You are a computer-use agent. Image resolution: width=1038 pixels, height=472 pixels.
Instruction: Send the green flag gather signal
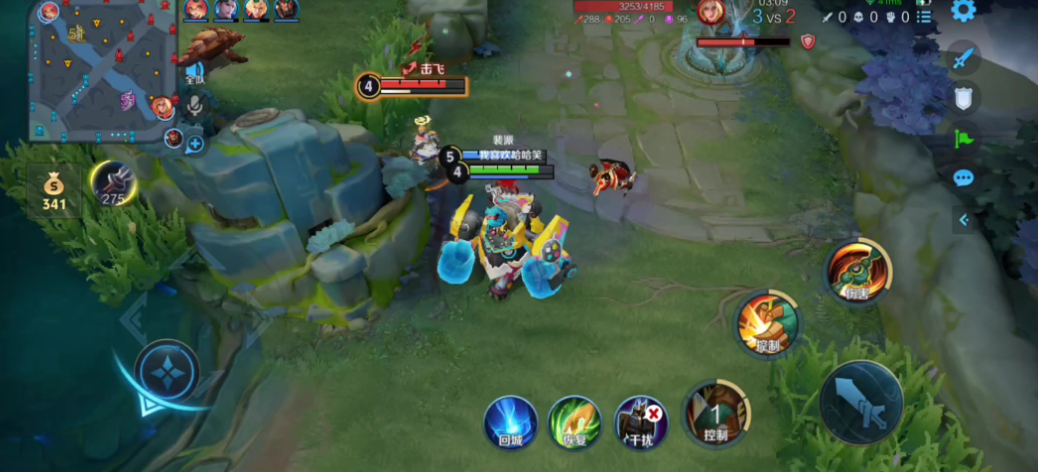pos(963,138)
